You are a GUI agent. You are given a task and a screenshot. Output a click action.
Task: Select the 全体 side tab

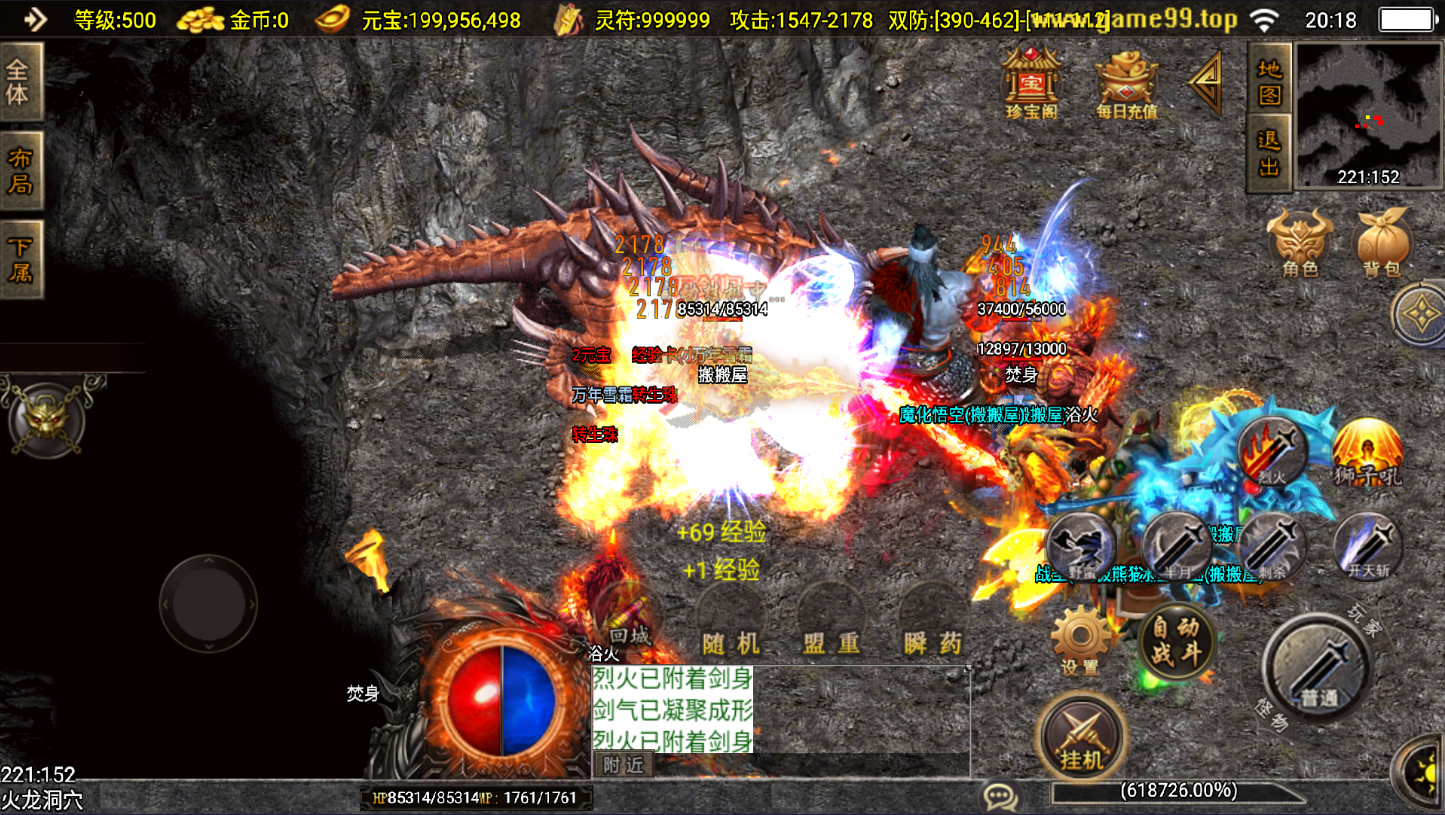(x=19, y=83)
